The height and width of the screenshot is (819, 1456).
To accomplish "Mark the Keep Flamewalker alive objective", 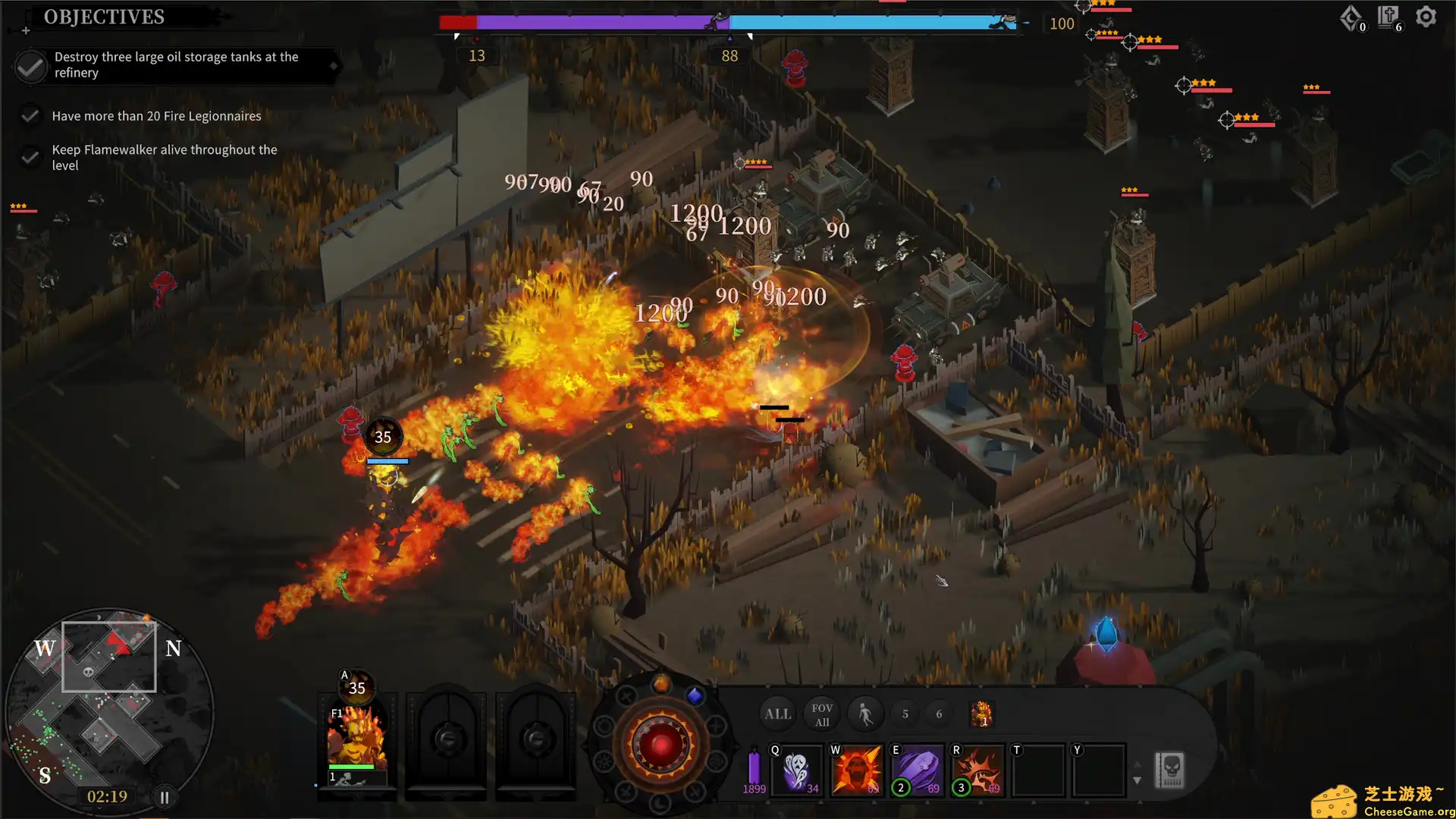I will (x=30, y=157).
